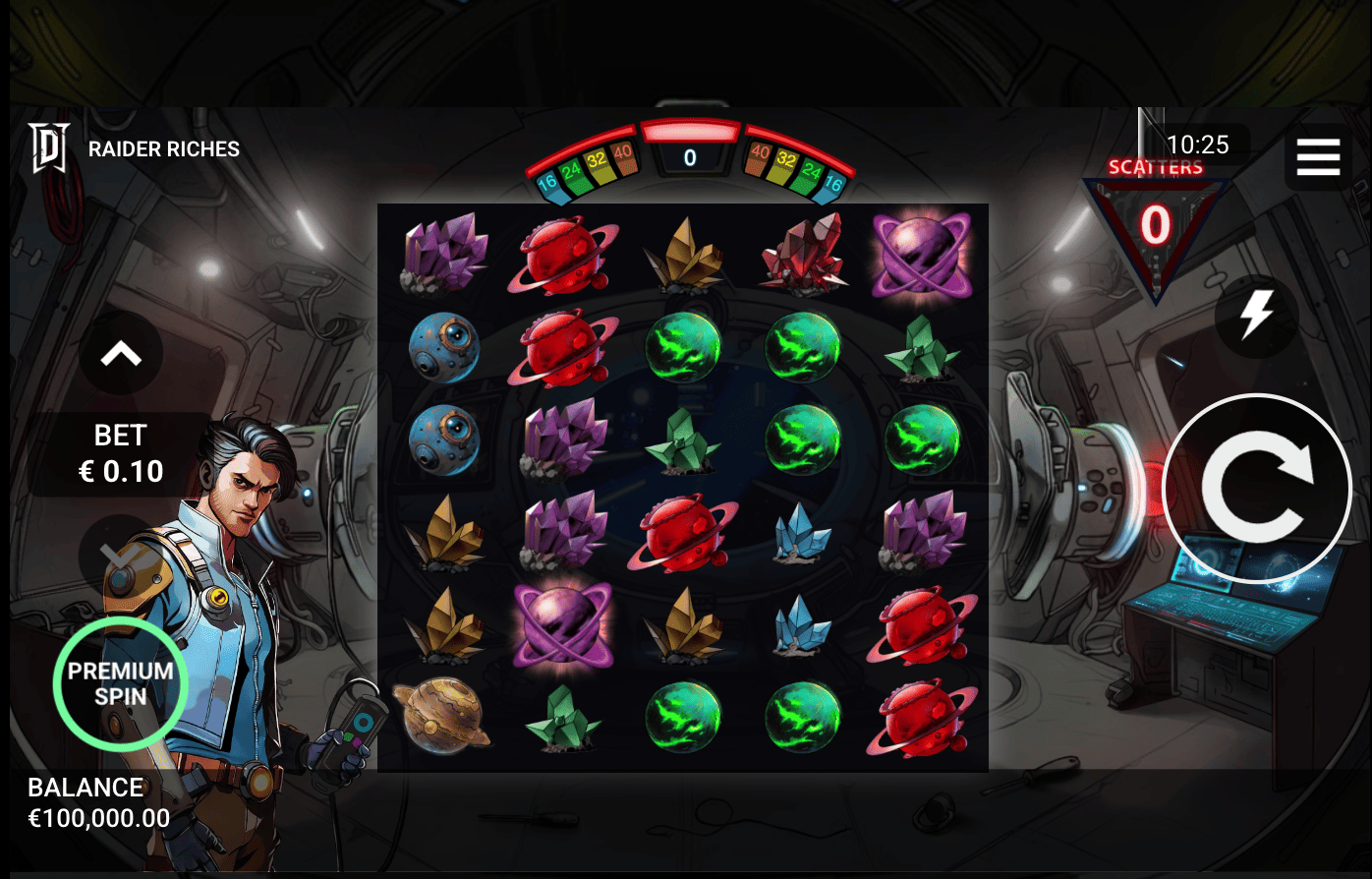Image resolution: width=1372 pixels, height=879 pixels.
Task: Raise the bet with the up chevron
Action: [120, 354]
